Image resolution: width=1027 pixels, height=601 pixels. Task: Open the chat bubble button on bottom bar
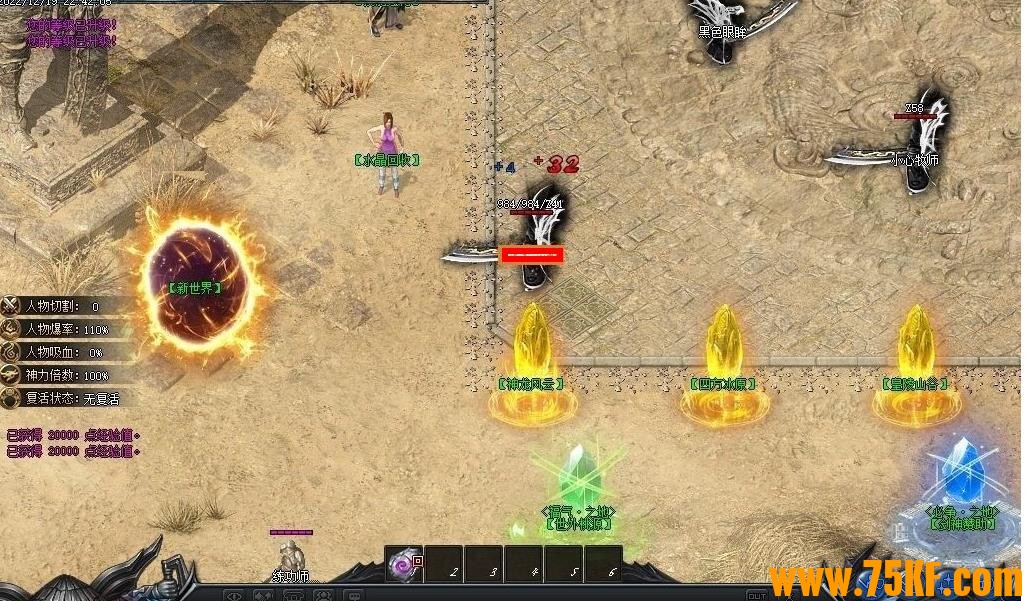(x=353, y=595)
